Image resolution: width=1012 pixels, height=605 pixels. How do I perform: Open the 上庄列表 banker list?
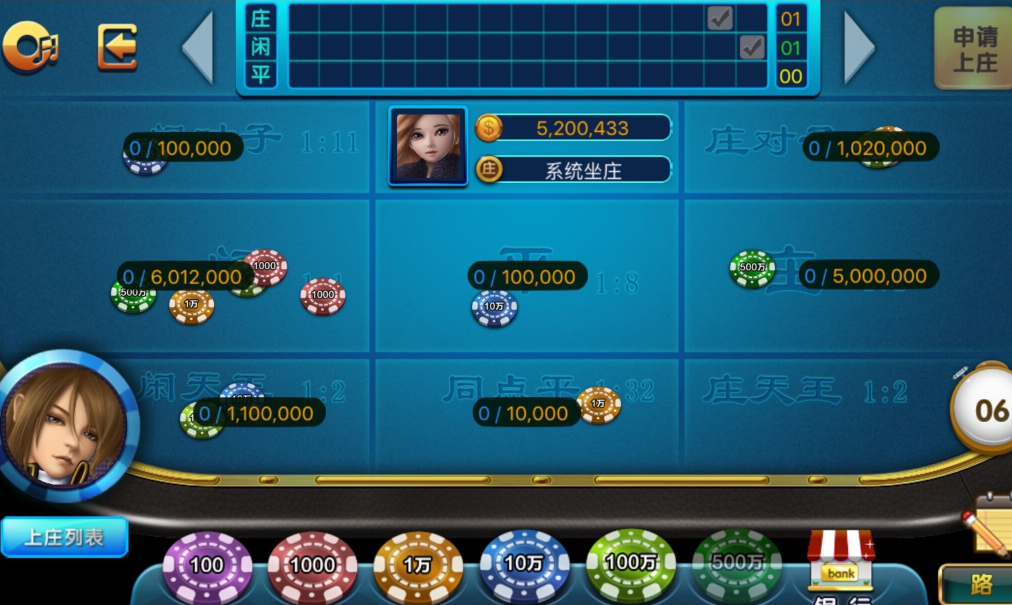pyautogui.click(x=65, y=537)
